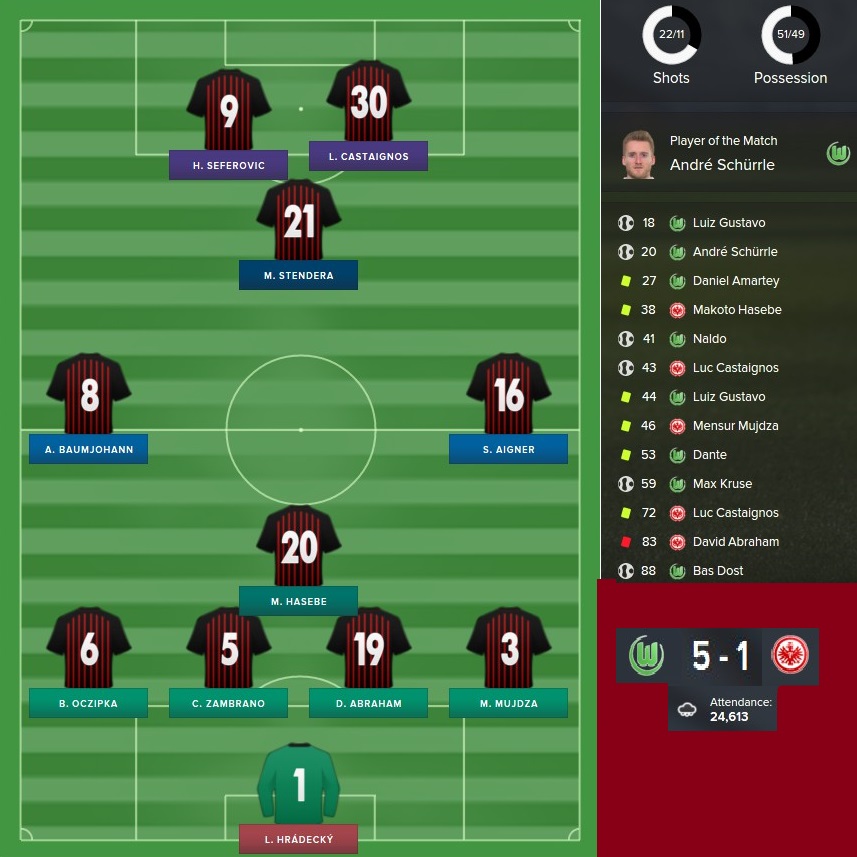Select Daniel Amartey's yellow card event
The height and width of the screenshot is (857, 857).
pyautogui.click(x=735, y=281)
